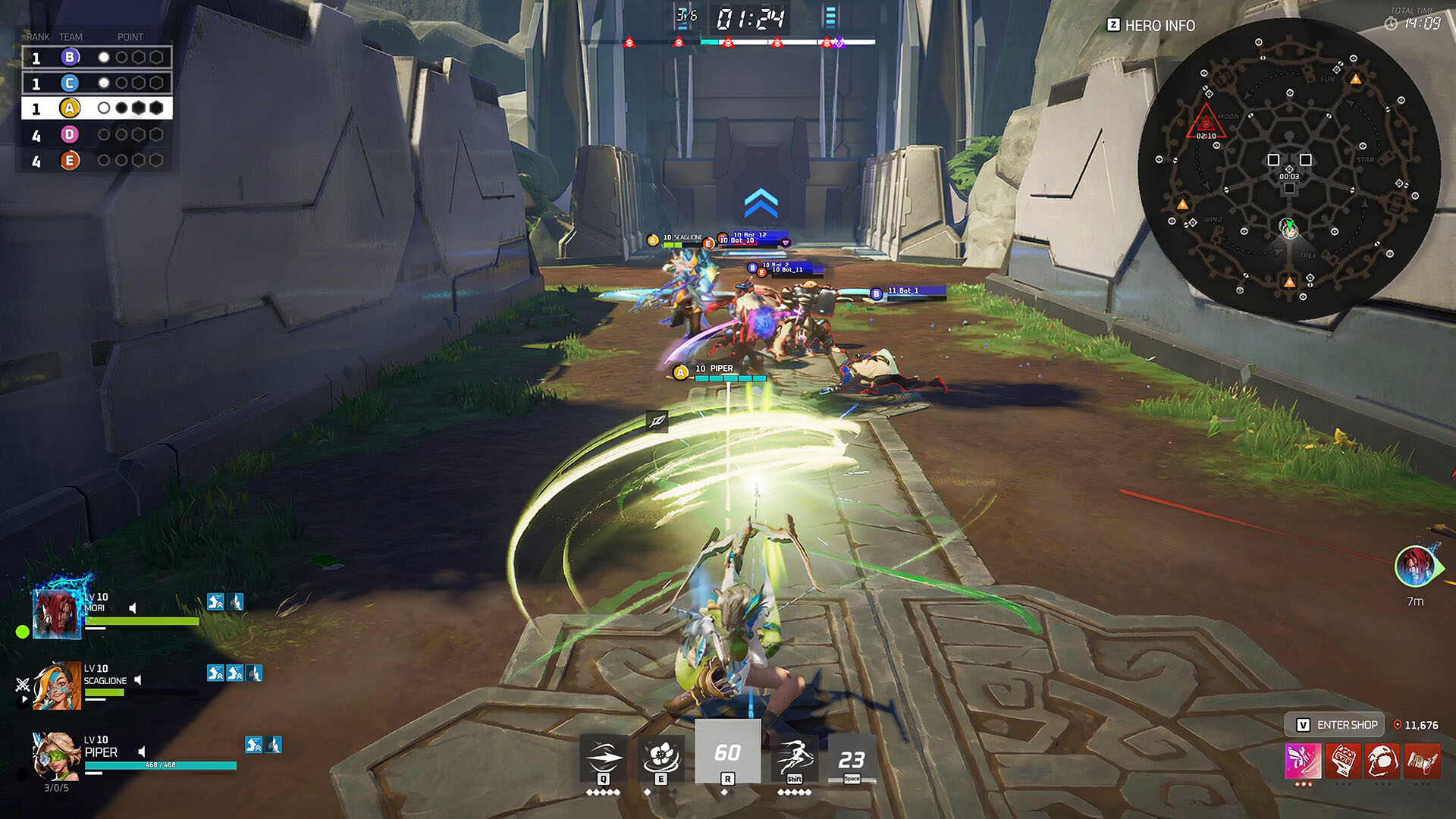Choose the red helmet item slot
The width and height of the screenshot is (1456, 819).
(1382, 761)
